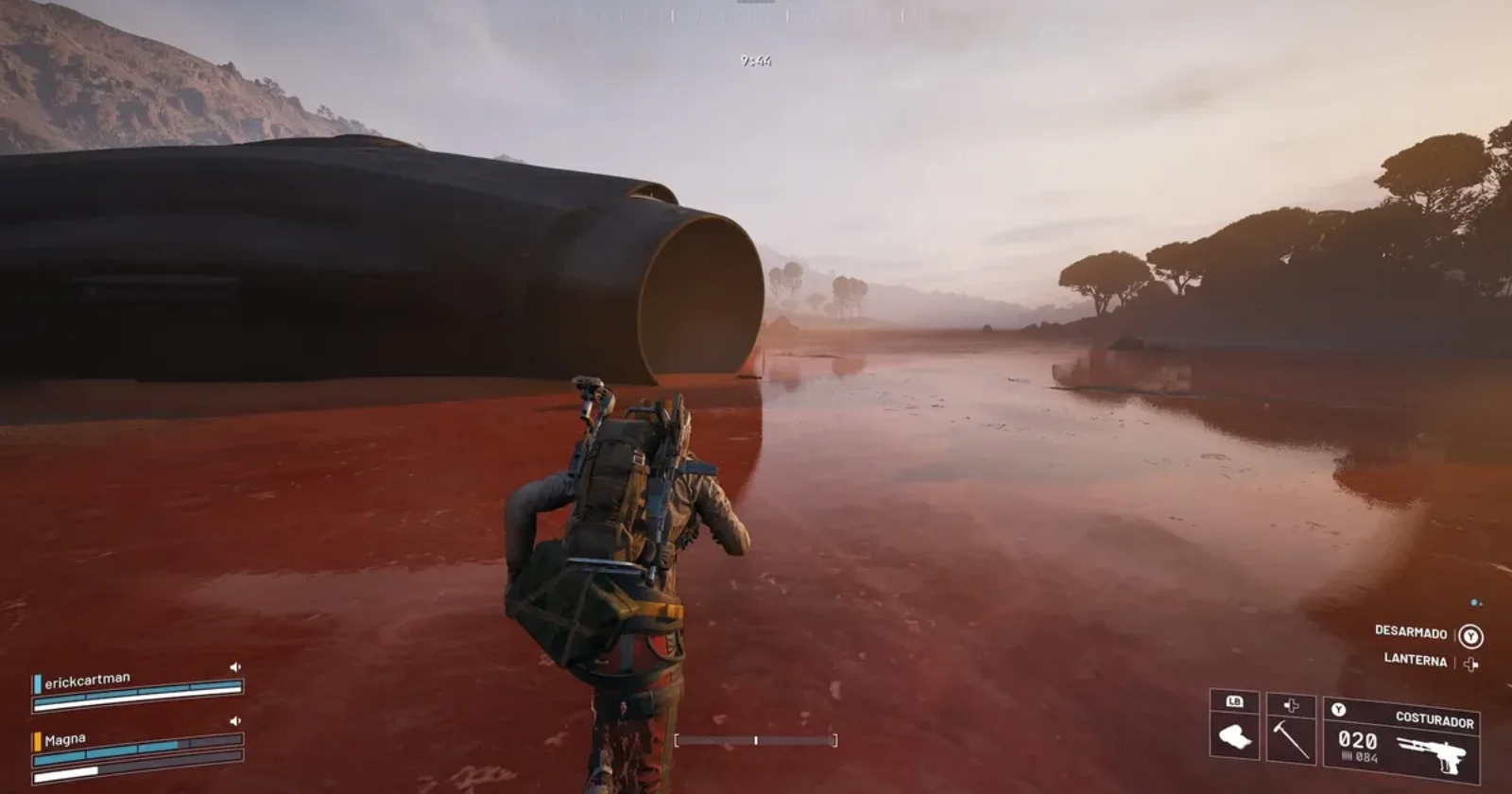Toggle Magna's voice speaker icon
This screenshot has height=794, width=1512.
coord(235,721)
